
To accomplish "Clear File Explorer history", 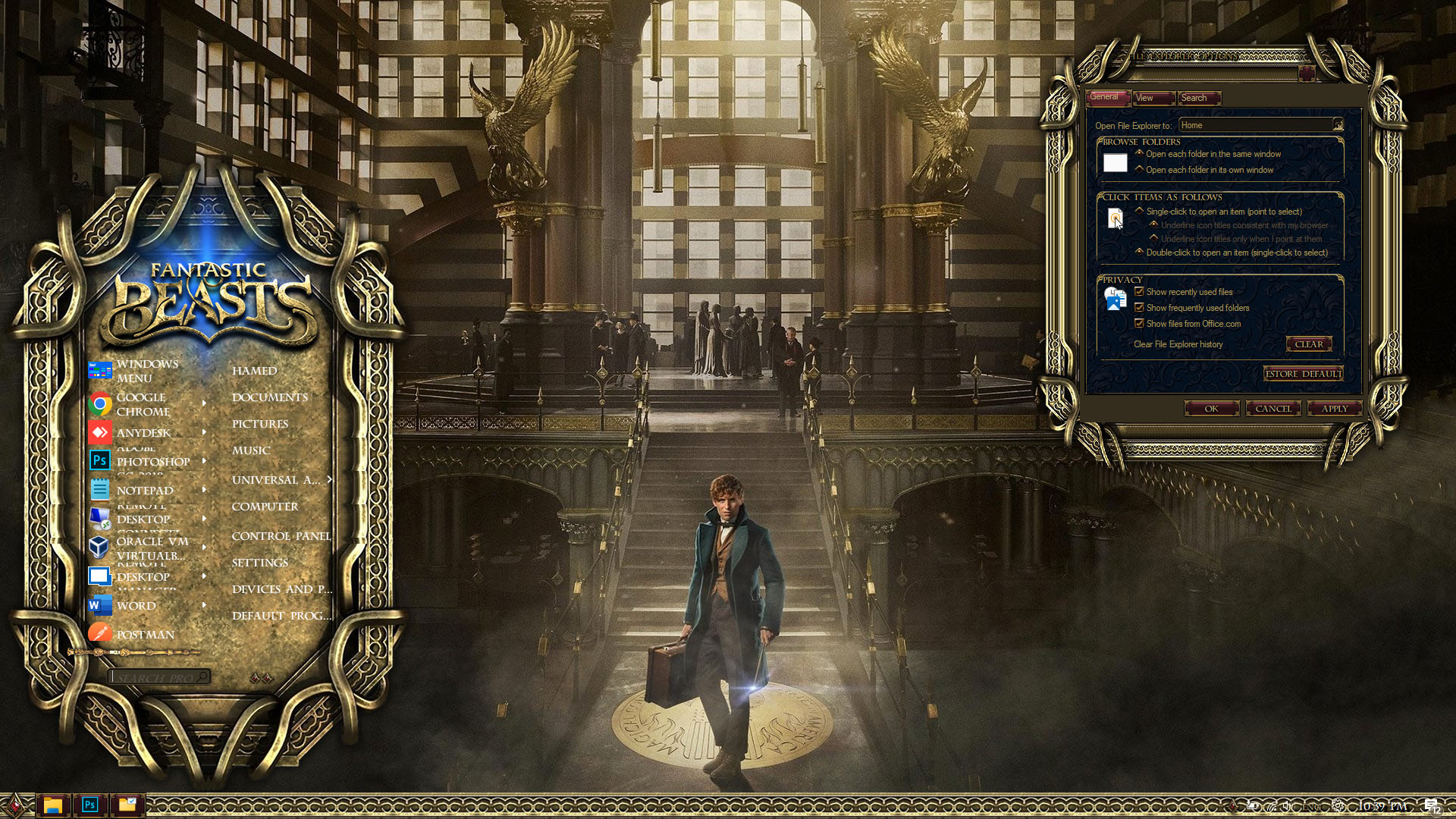I will coord(1309,344).
